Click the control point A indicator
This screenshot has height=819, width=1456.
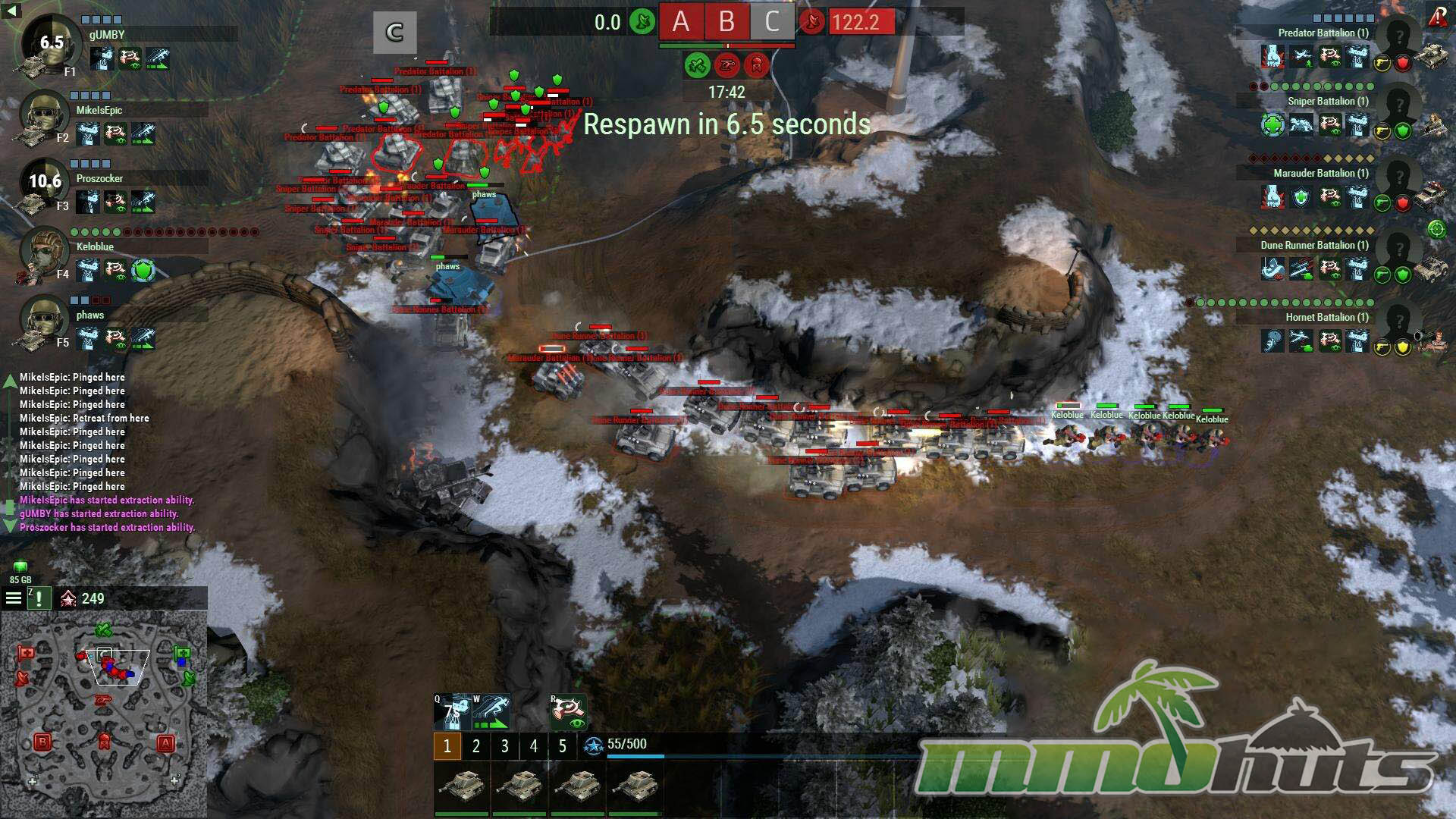(x=680, y=22)
